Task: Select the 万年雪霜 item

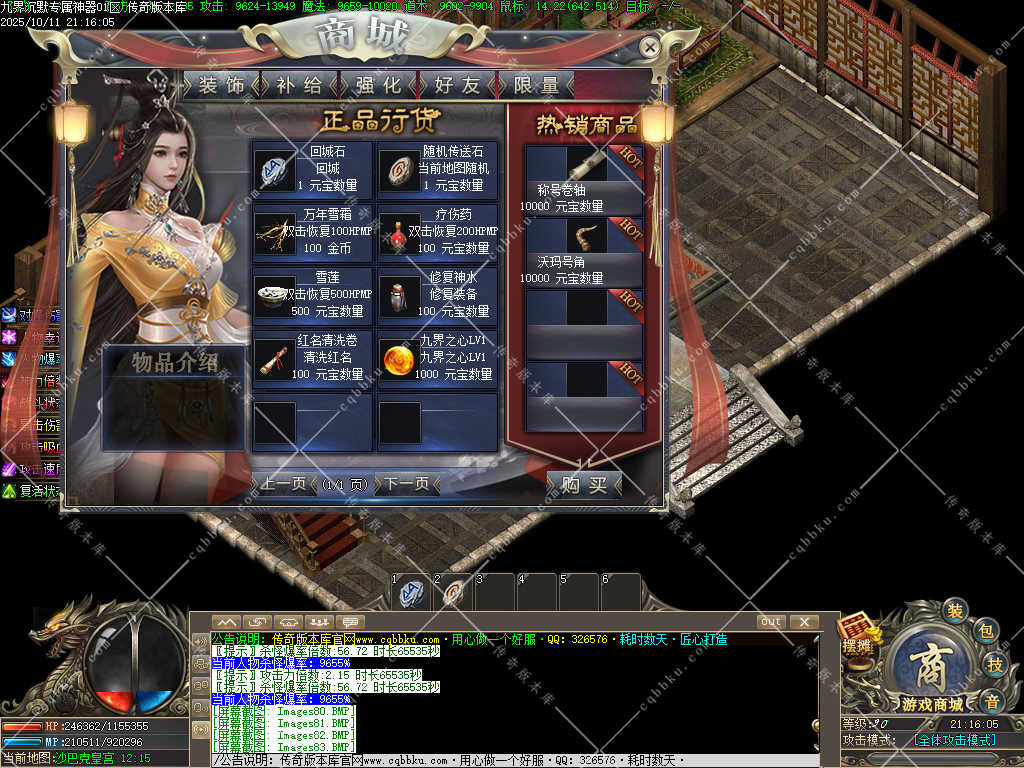Action: click(312, 231)
